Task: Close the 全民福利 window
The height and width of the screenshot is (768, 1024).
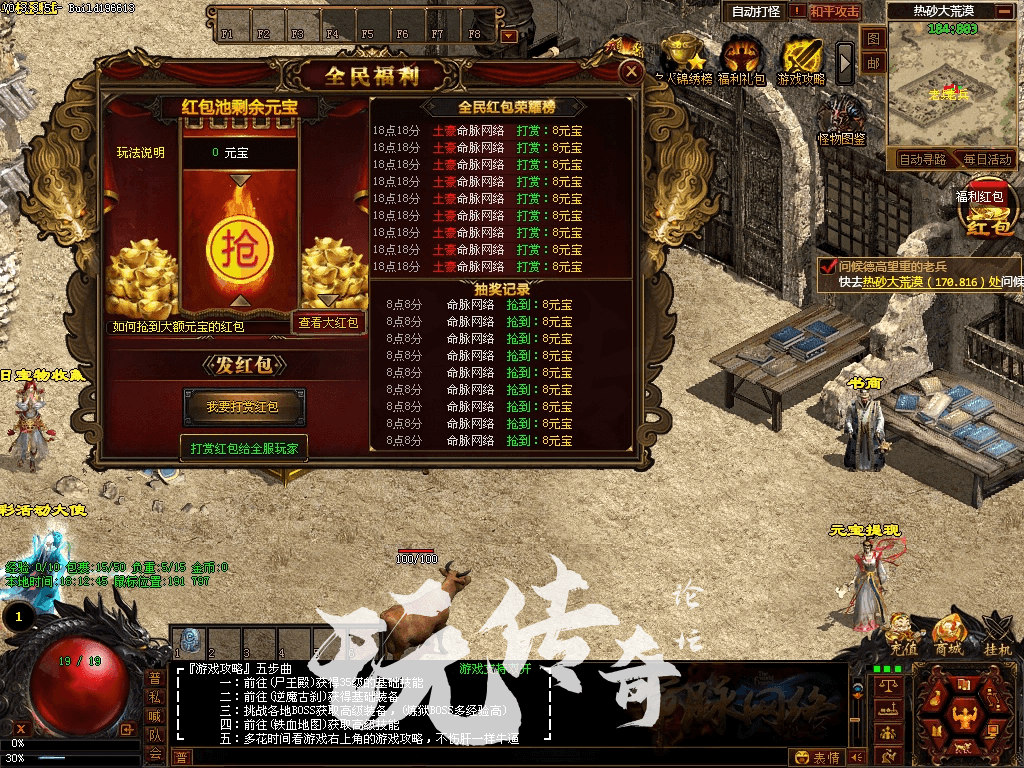Action: [x=630, y=71]
